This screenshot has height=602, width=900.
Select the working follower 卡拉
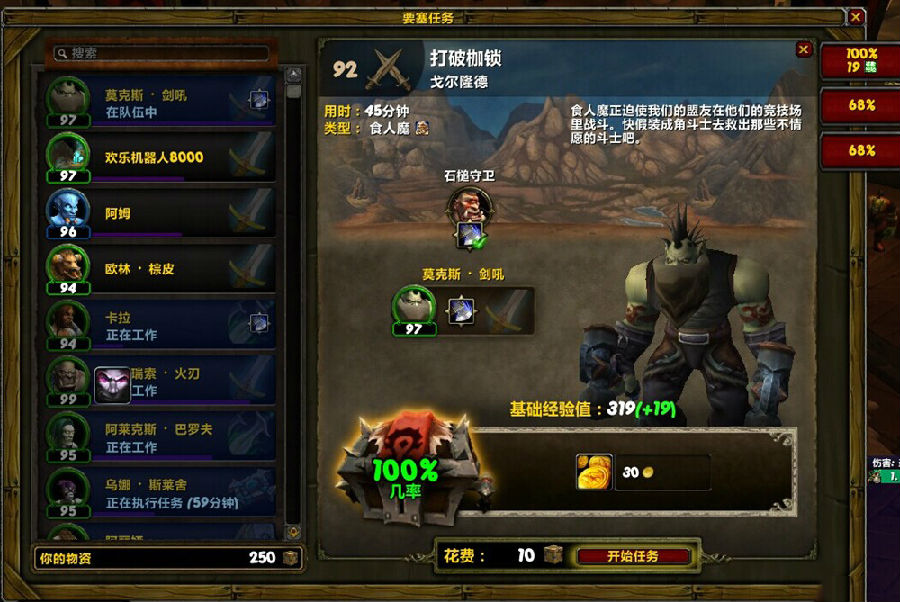[x=160, y=325]
